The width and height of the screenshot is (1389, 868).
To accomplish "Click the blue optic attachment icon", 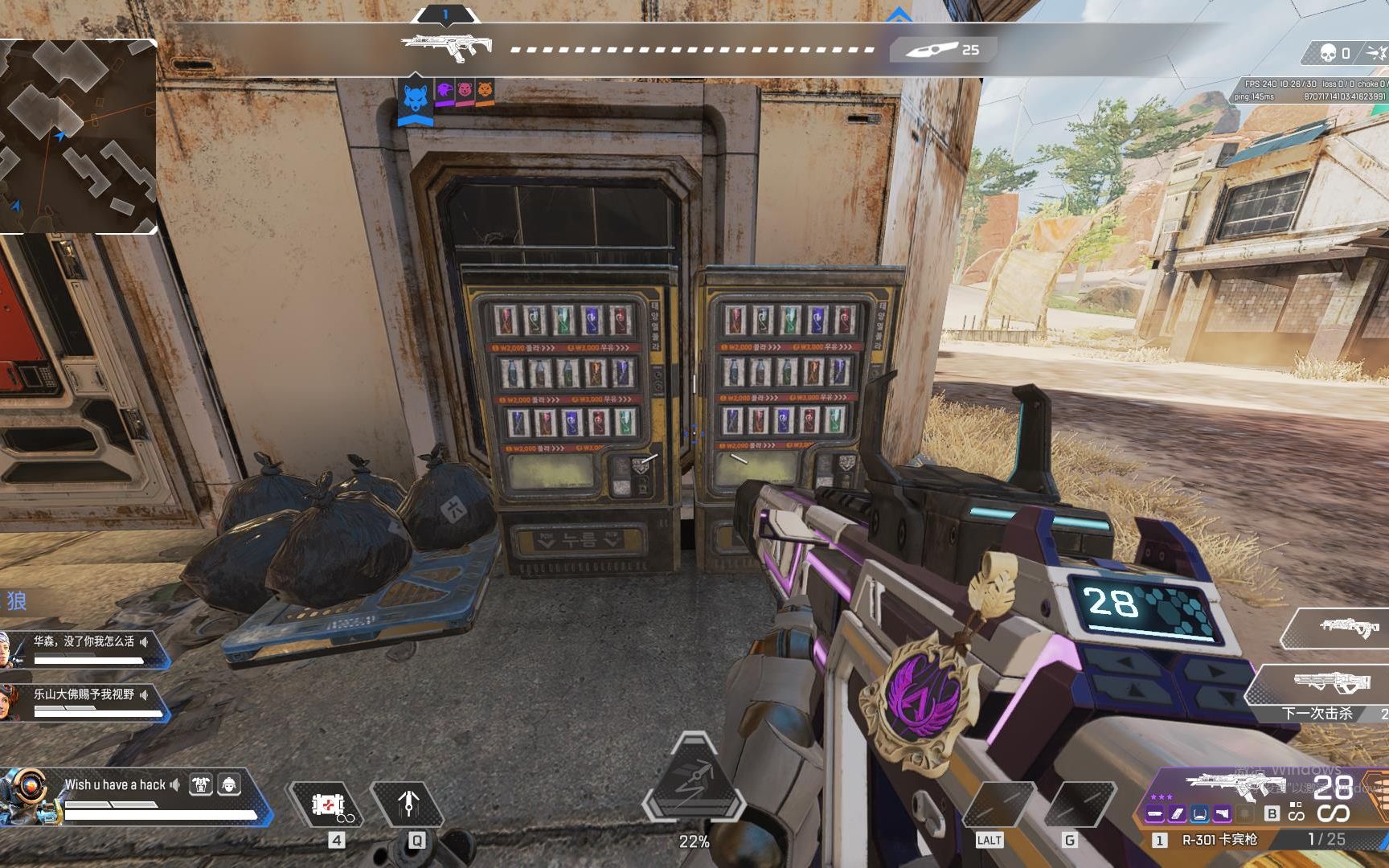I will [x=1199, y=814].
